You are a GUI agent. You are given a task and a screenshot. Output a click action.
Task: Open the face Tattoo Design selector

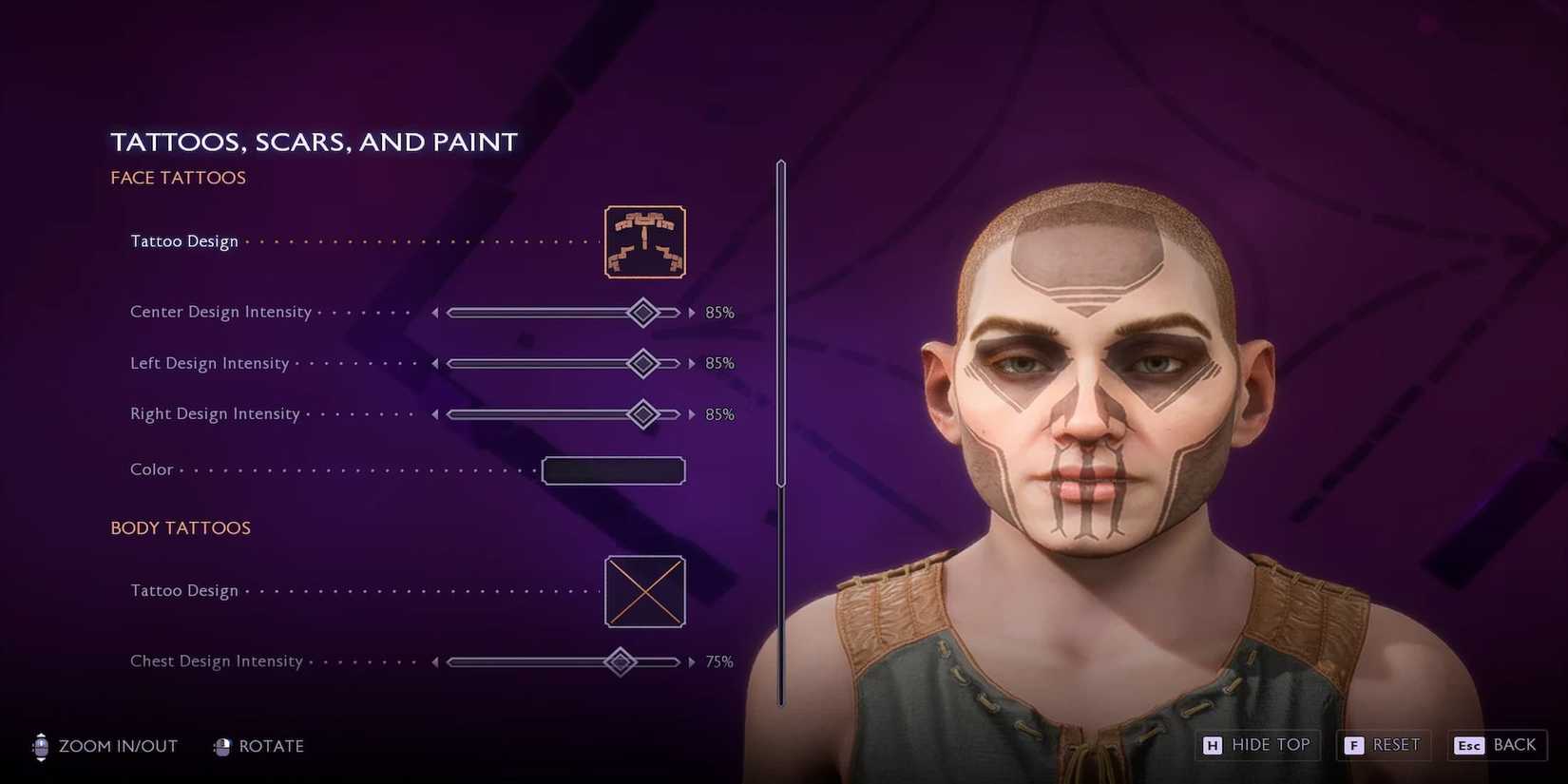point(644,241)
